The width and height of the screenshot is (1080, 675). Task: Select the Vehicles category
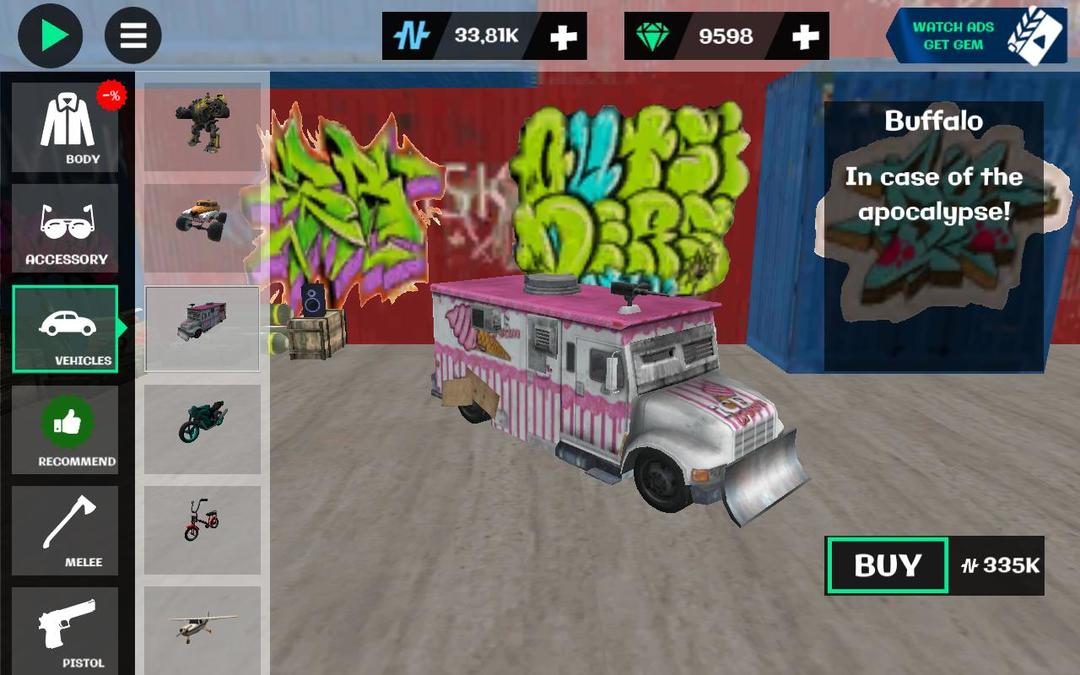tap(66, 329)
